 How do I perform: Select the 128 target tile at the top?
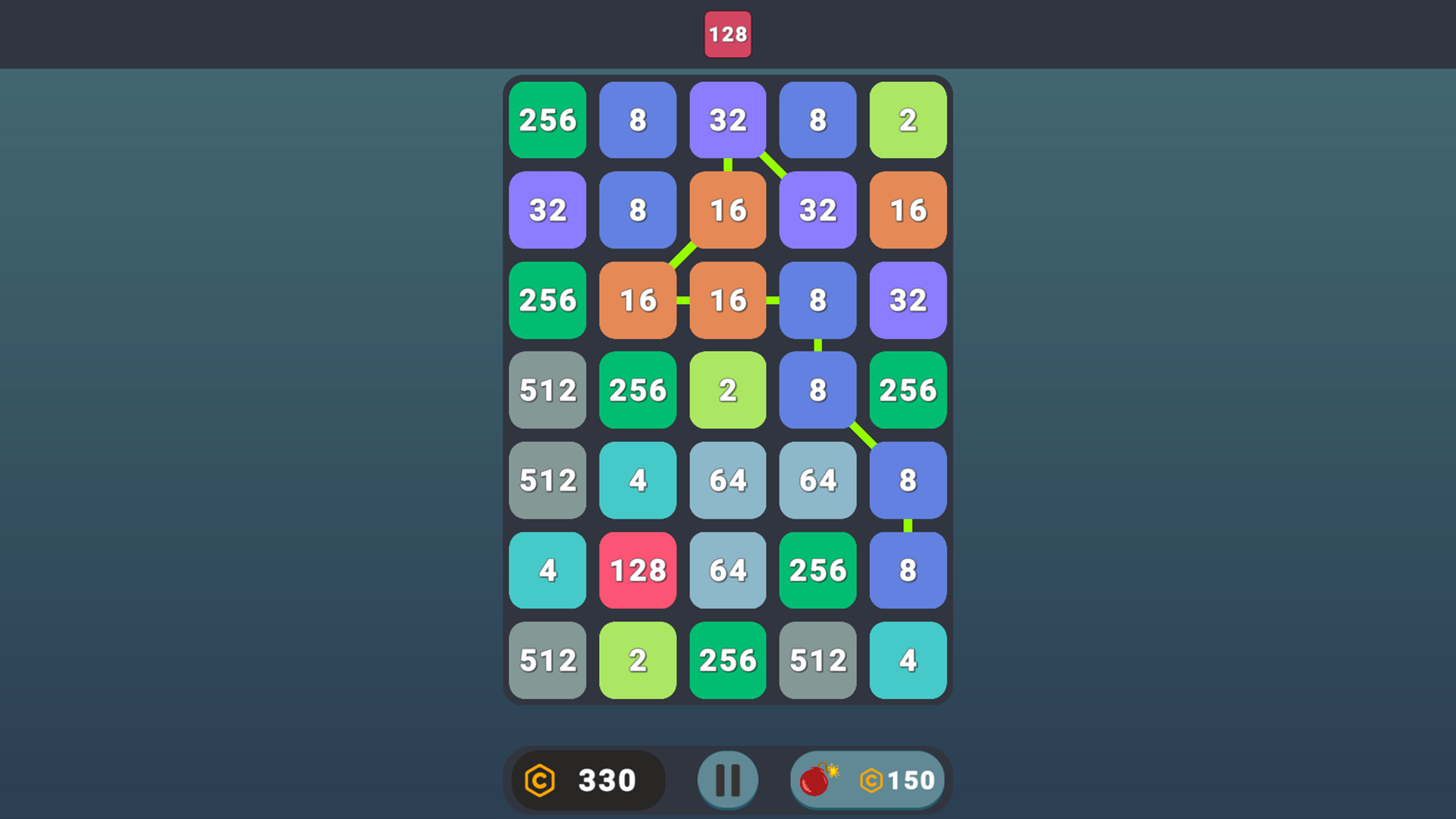[727, 34]
